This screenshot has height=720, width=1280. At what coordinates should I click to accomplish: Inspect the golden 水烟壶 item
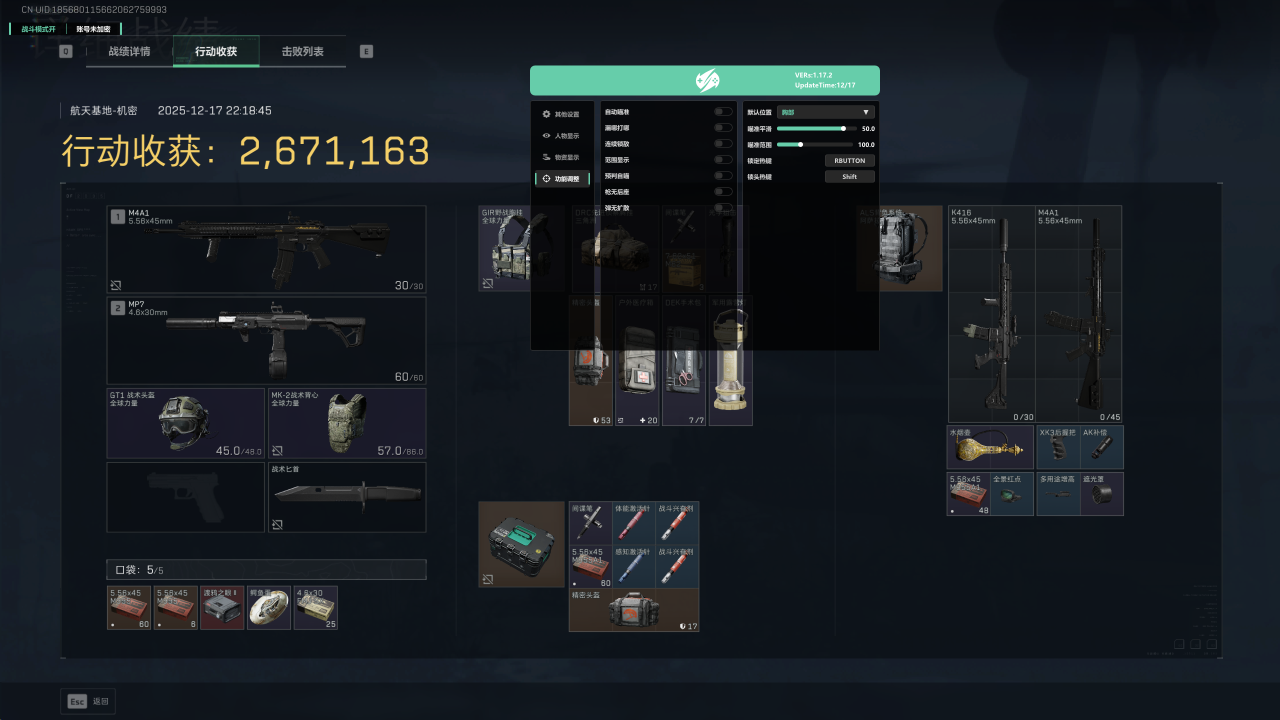click(x=990, y=447)
